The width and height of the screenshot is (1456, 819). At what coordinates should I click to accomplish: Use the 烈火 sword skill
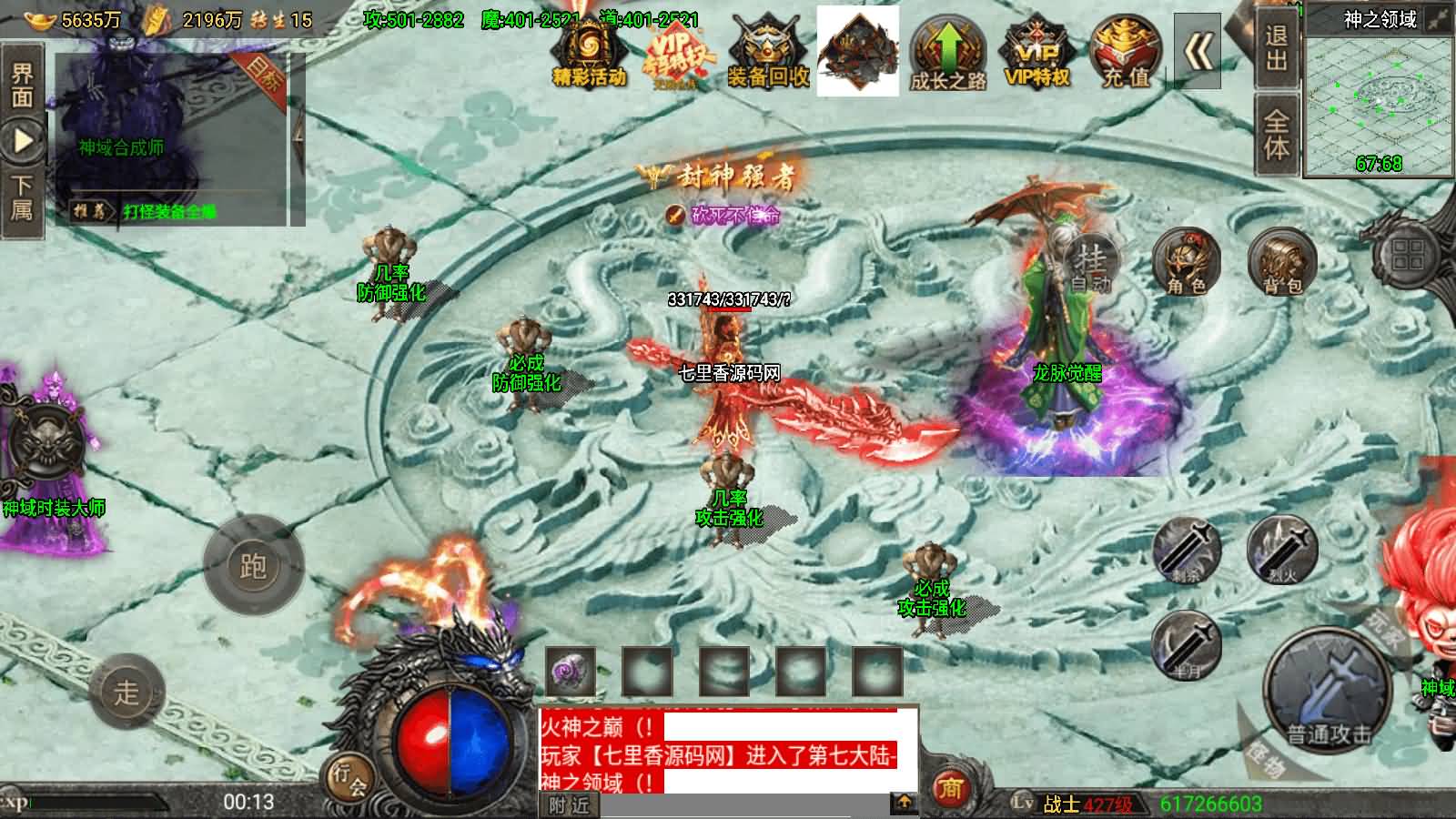1282,549
